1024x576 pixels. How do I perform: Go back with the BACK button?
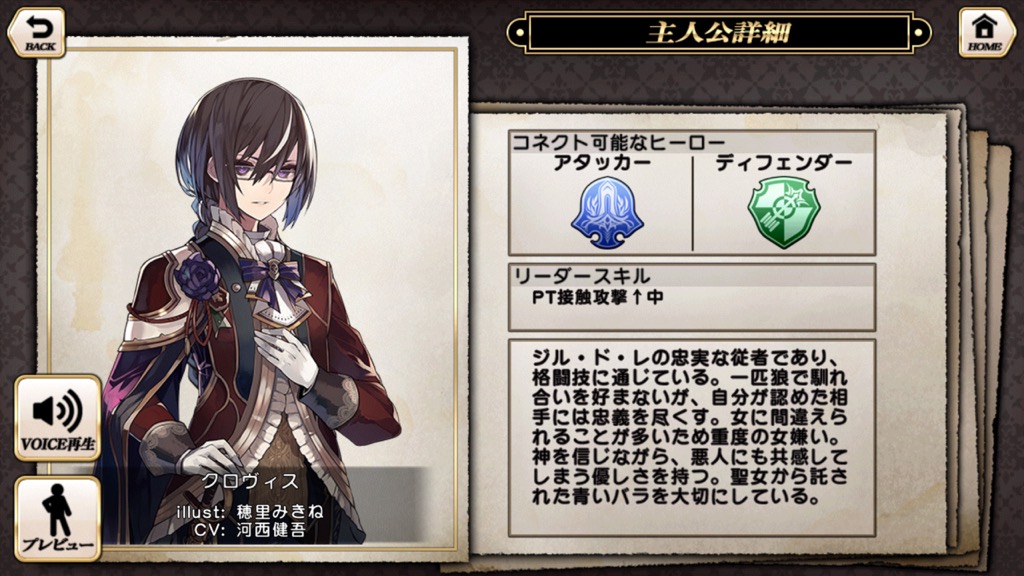pos(36,32)
